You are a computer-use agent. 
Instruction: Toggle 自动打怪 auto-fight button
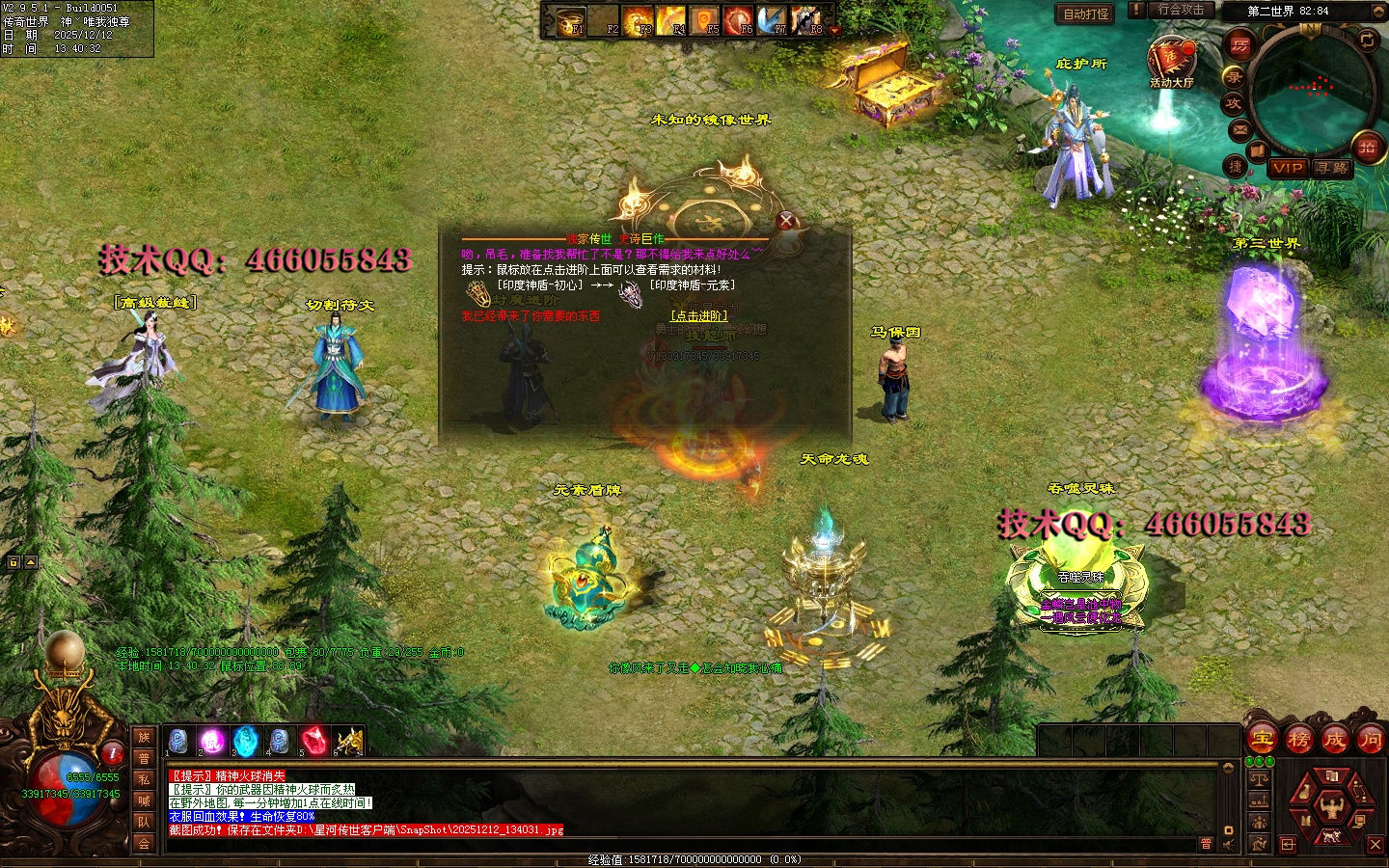click(x=1086, y=14)
